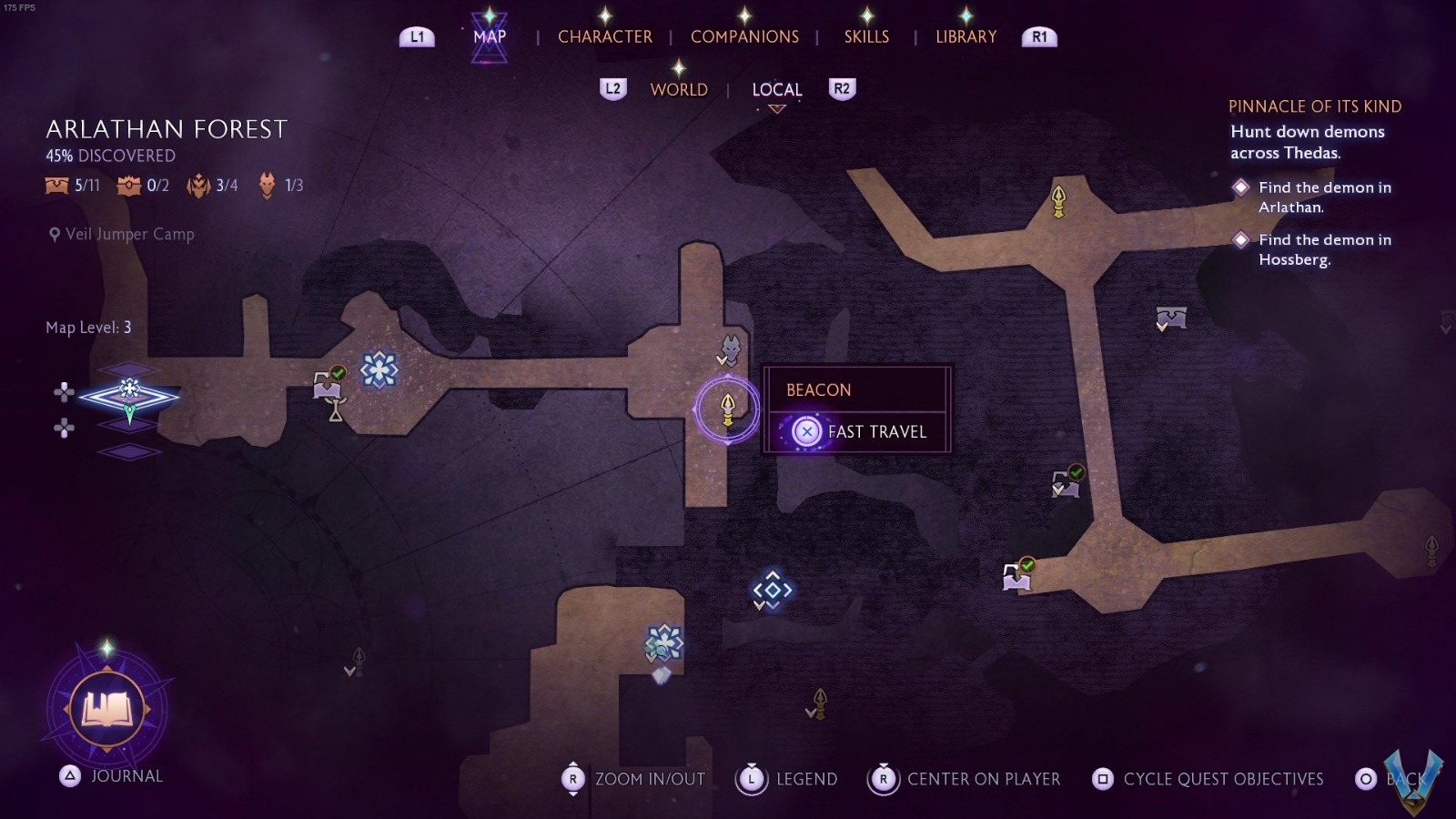Select the Pinnacle of Its Kind quest tracker
Screen dimensions: 1456x819
click(1314, 106)
